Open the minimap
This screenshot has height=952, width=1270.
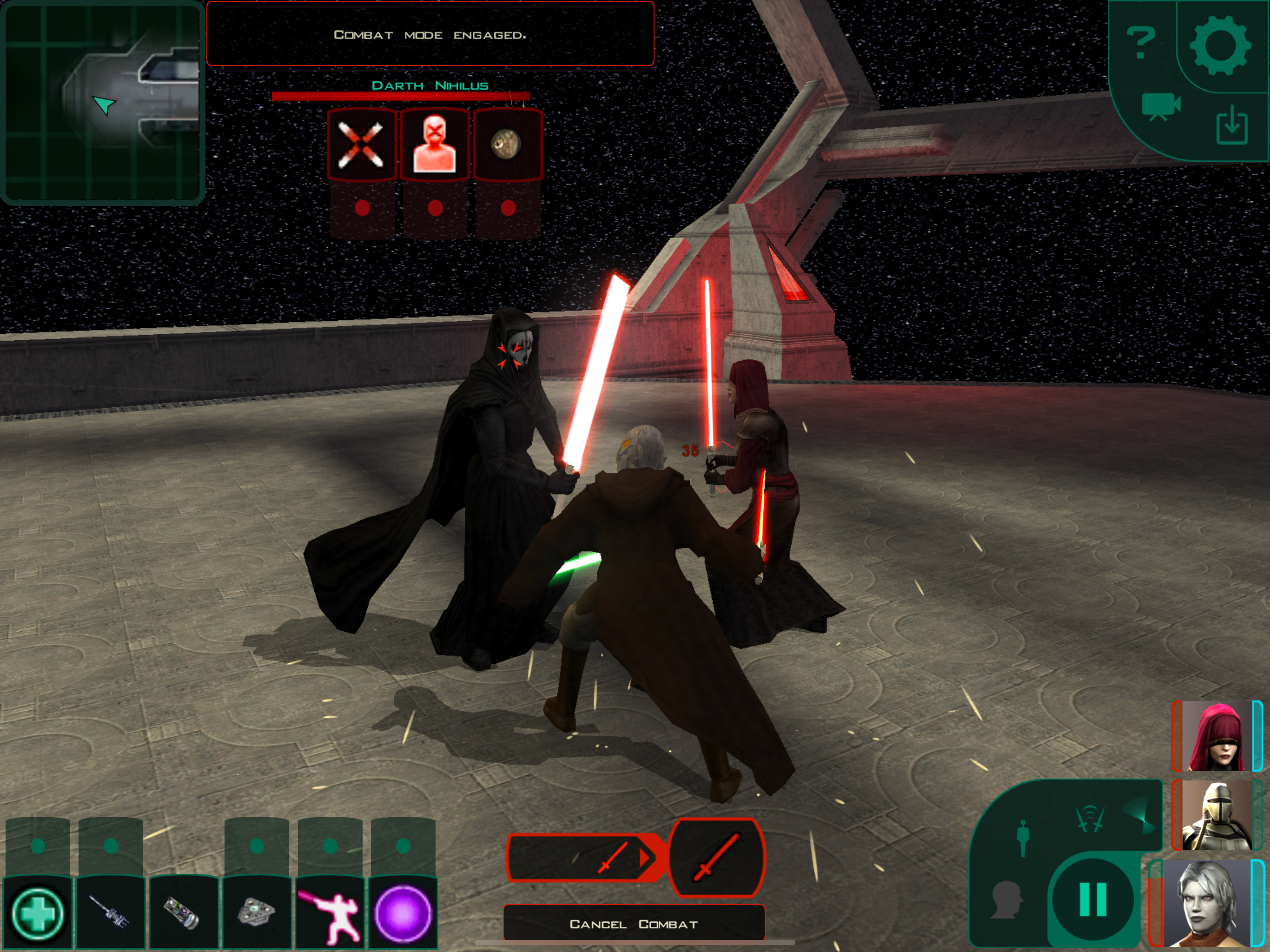pyautogui.click(x=102, y=102)
